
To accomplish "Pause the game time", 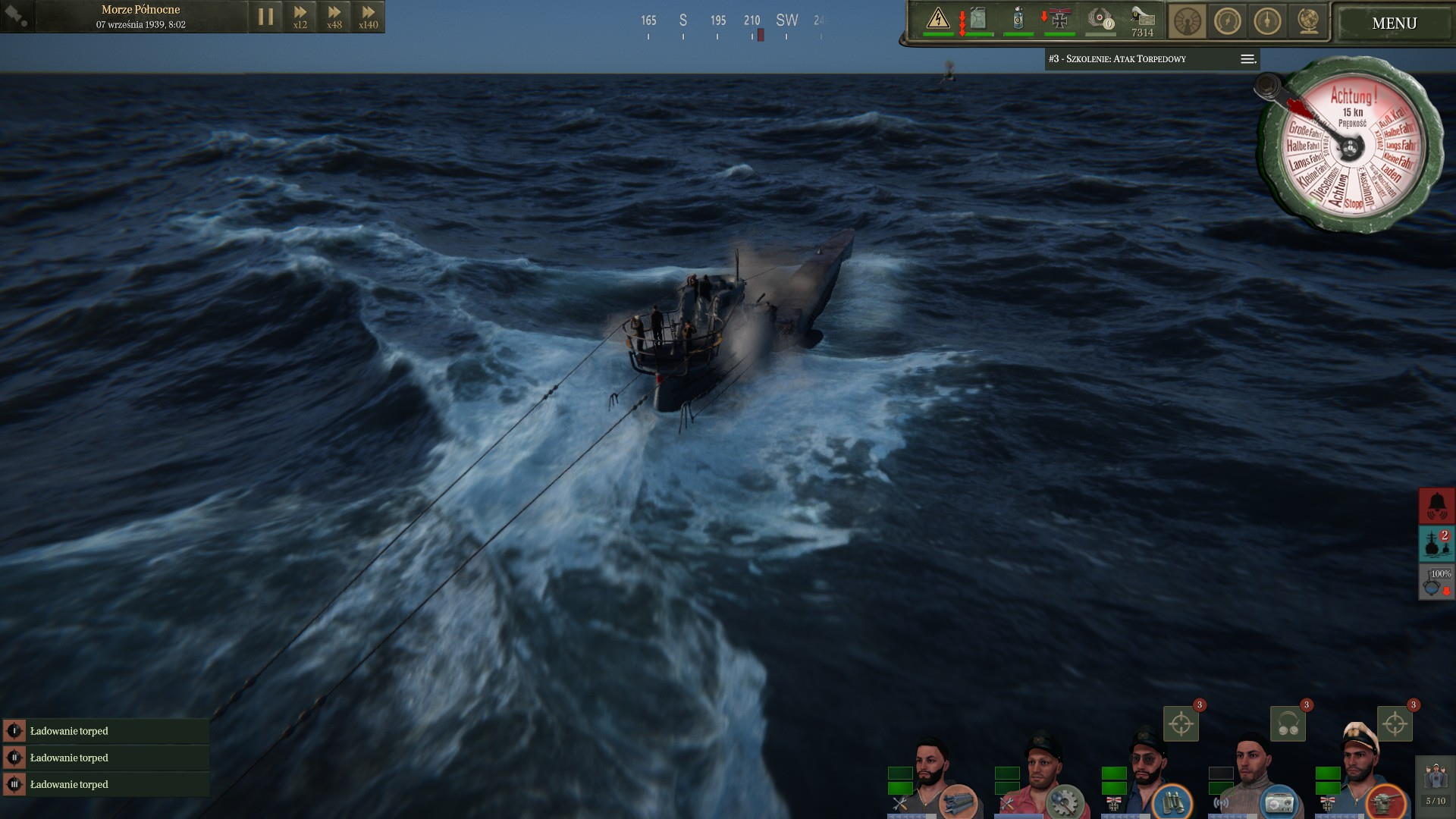I will click(265, 17).
